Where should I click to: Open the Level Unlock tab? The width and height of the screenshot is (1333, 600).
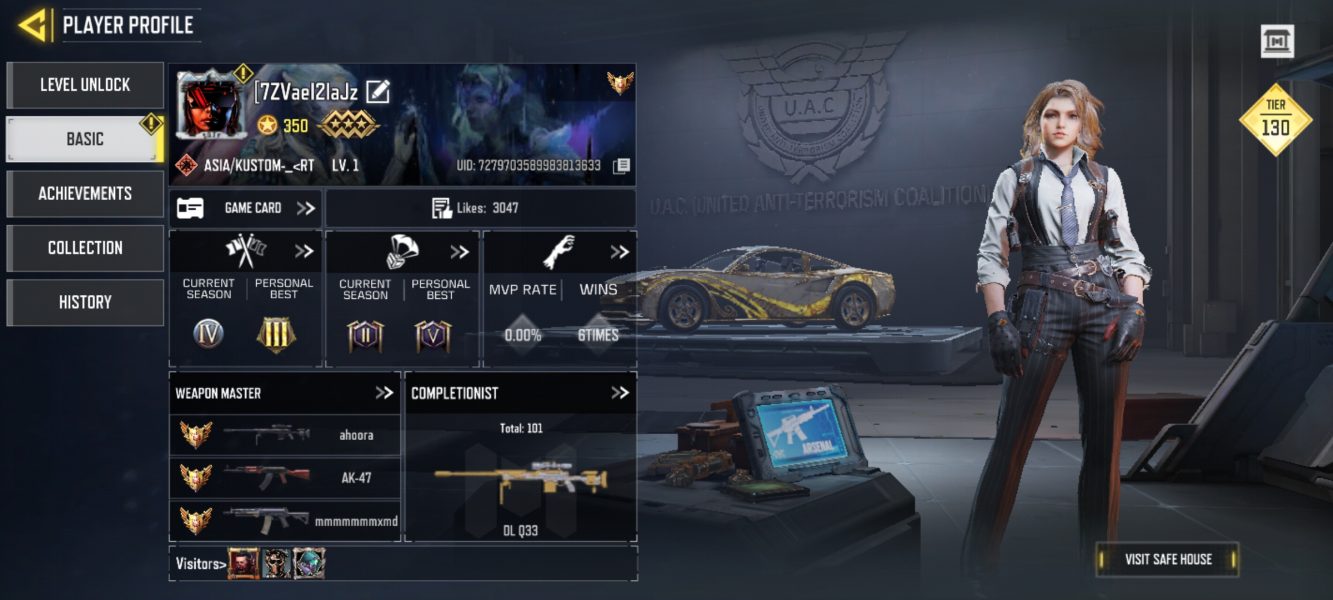tap(85, 85)
